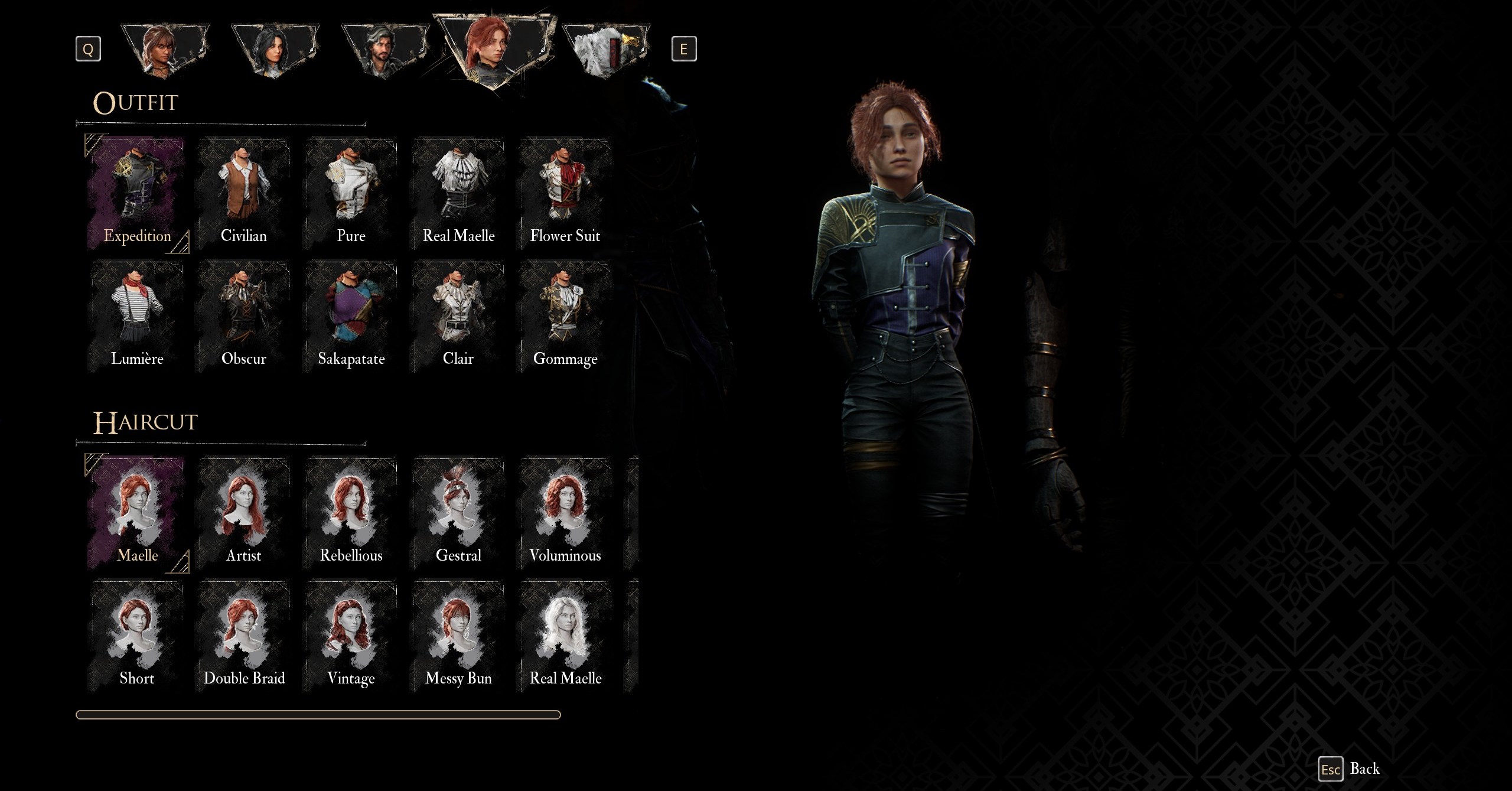Choose the Gommage outfit
Screen dimensions: 1512x791
(565, 318)
